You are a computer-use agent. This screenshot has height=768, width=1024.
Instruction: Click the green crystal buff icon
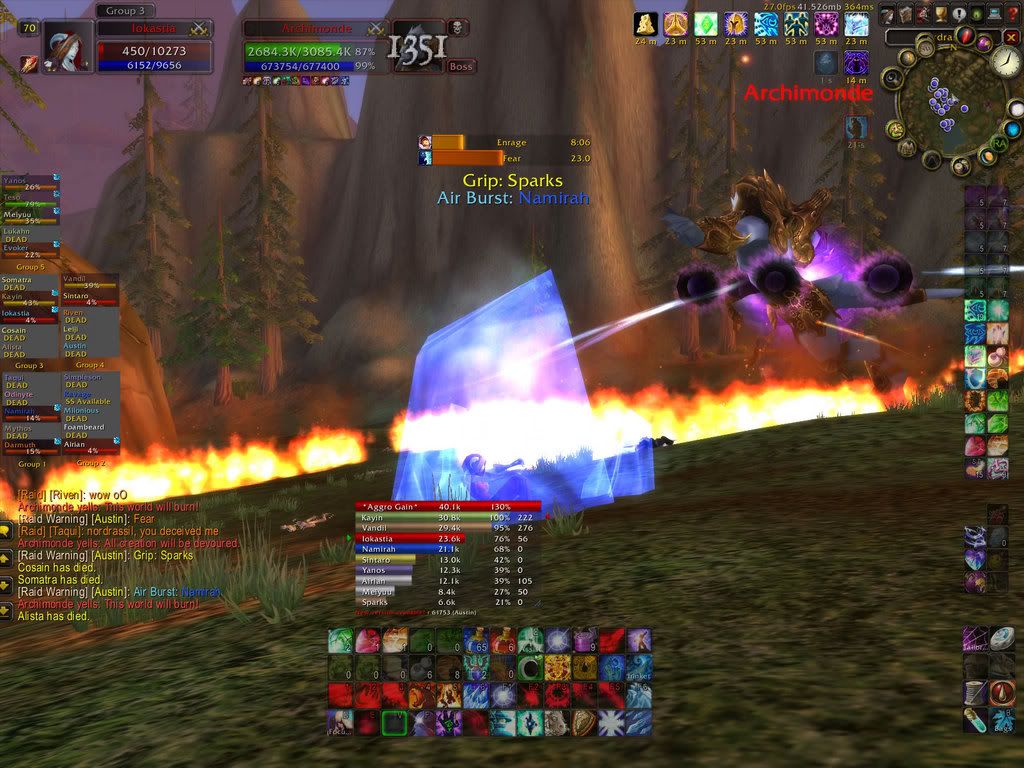tap(706, 24)
